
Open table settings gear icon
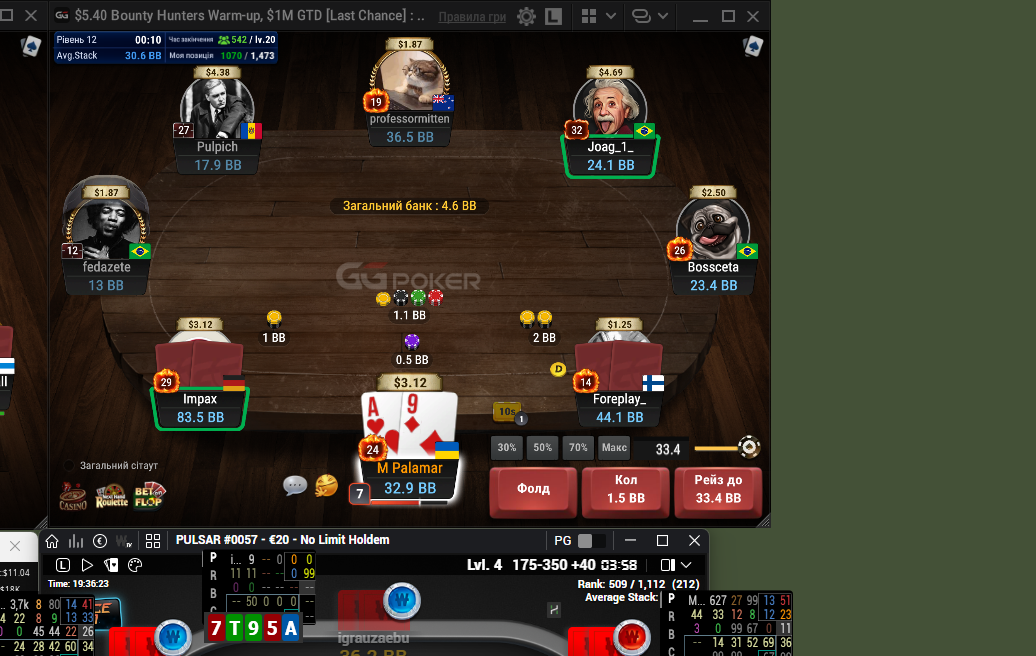526,17
